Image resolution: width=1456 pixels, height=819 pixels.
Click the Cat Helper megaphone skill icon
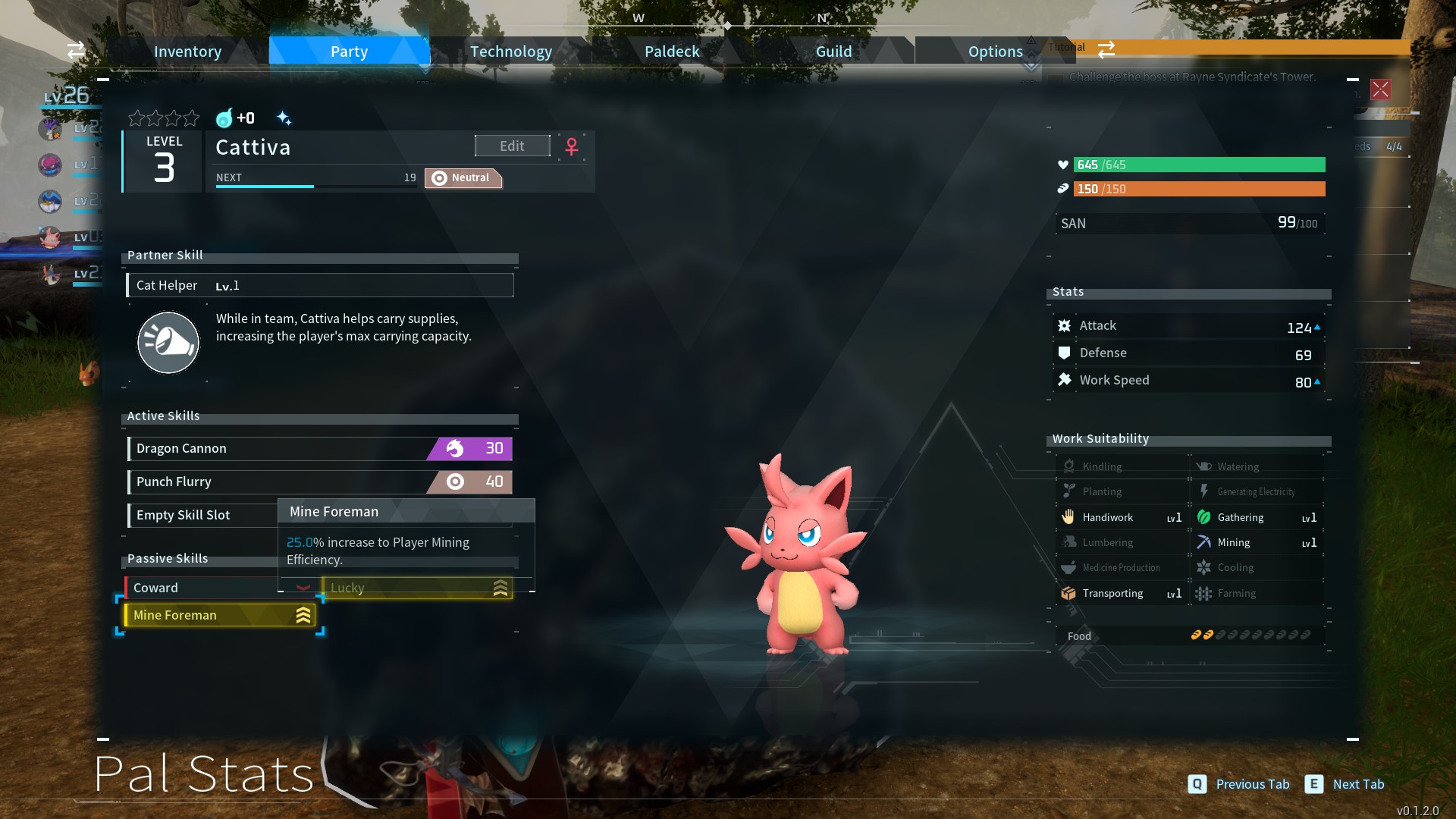[x=168, y=343]
